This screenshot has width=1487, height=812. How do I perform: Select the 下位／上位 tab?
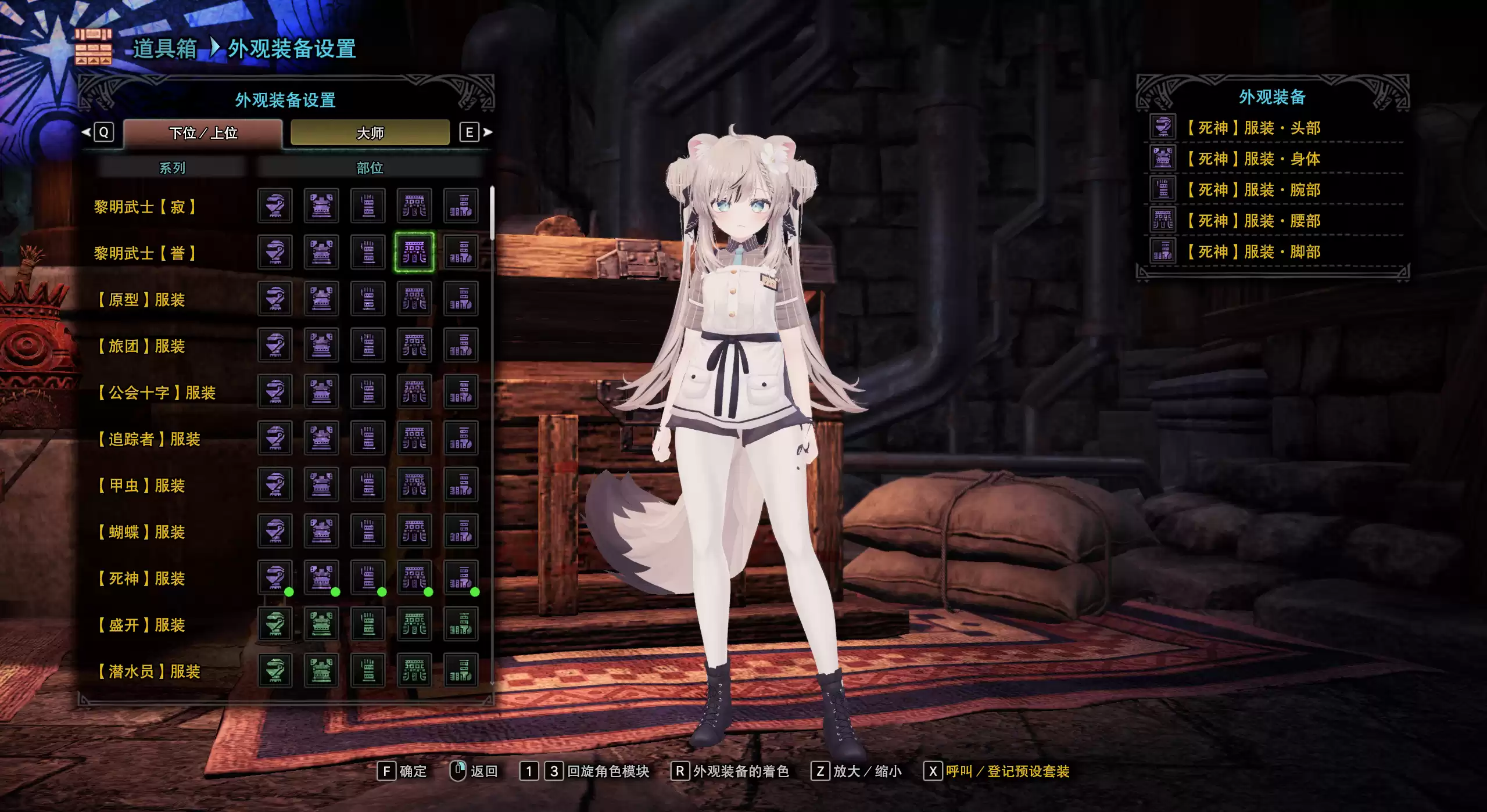[x=203, y=133]
